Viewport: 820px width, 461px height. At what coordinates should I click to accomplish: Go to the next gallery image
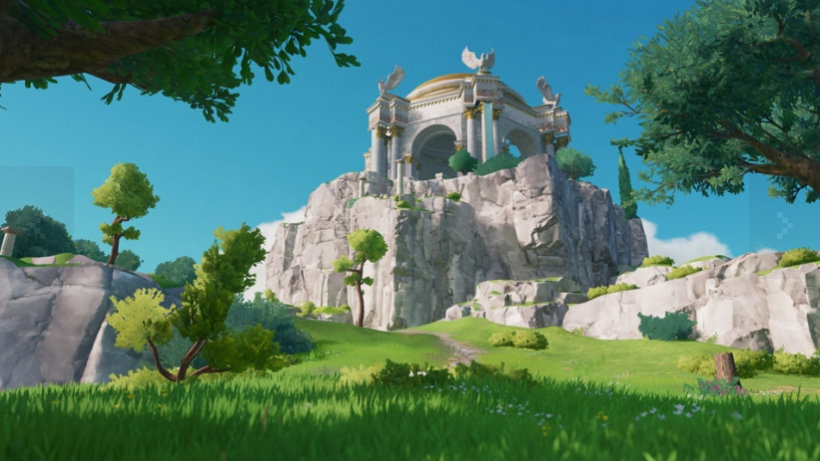click(x=784, y=225)
